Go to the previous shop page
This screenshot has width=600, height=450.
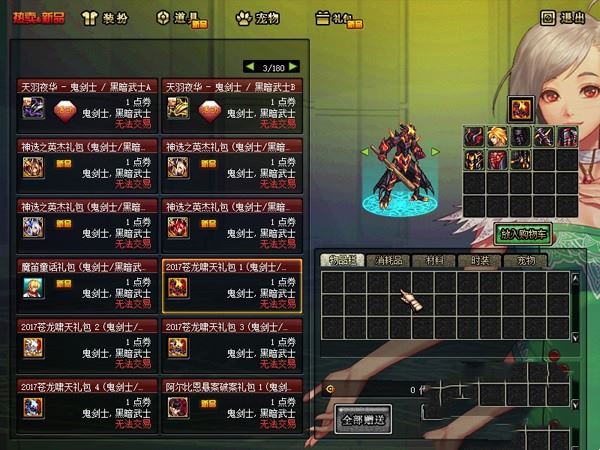(x=249, y=67)
